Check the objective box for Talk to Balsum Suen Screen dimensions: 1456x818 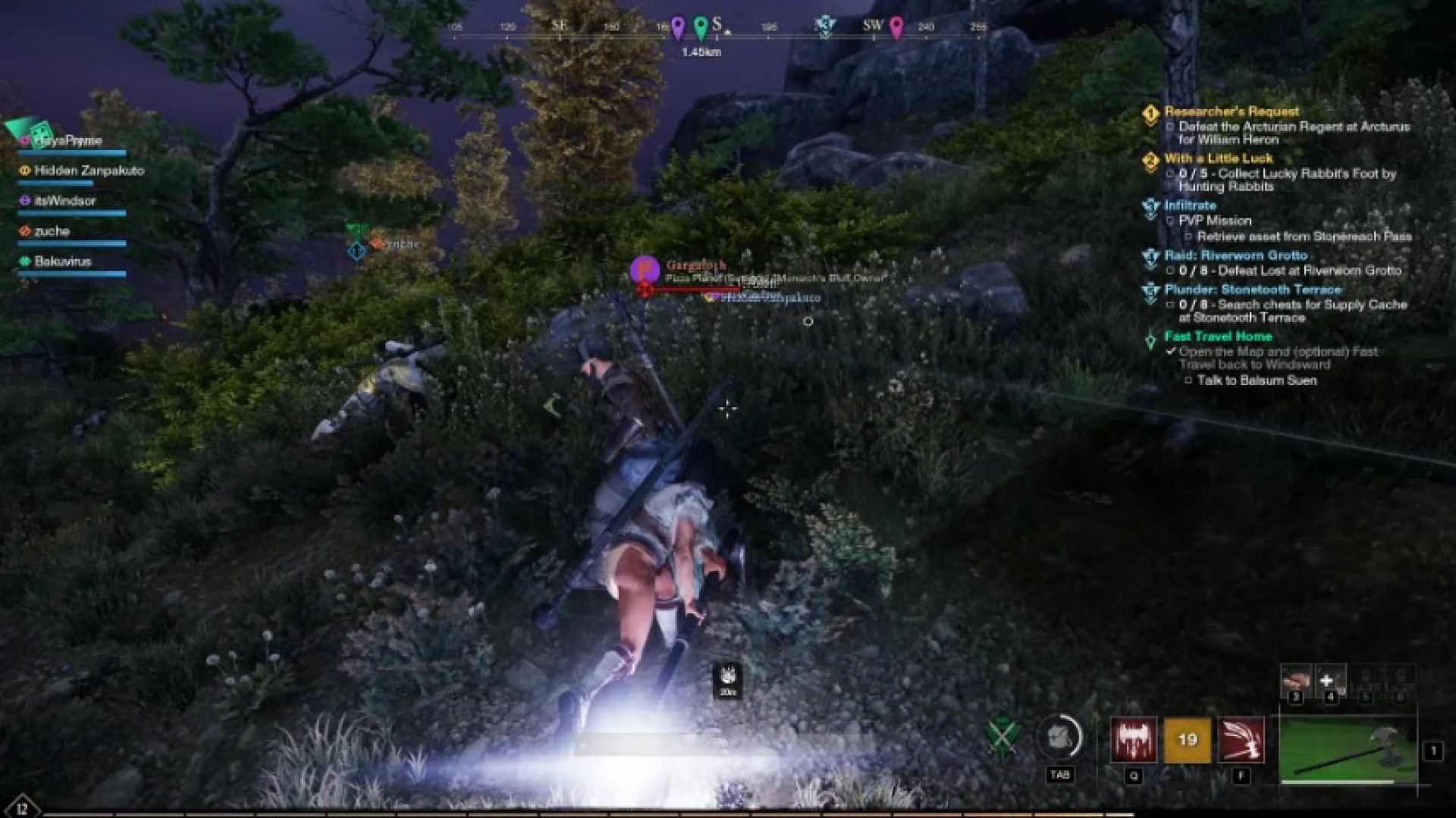[1188, 379]
